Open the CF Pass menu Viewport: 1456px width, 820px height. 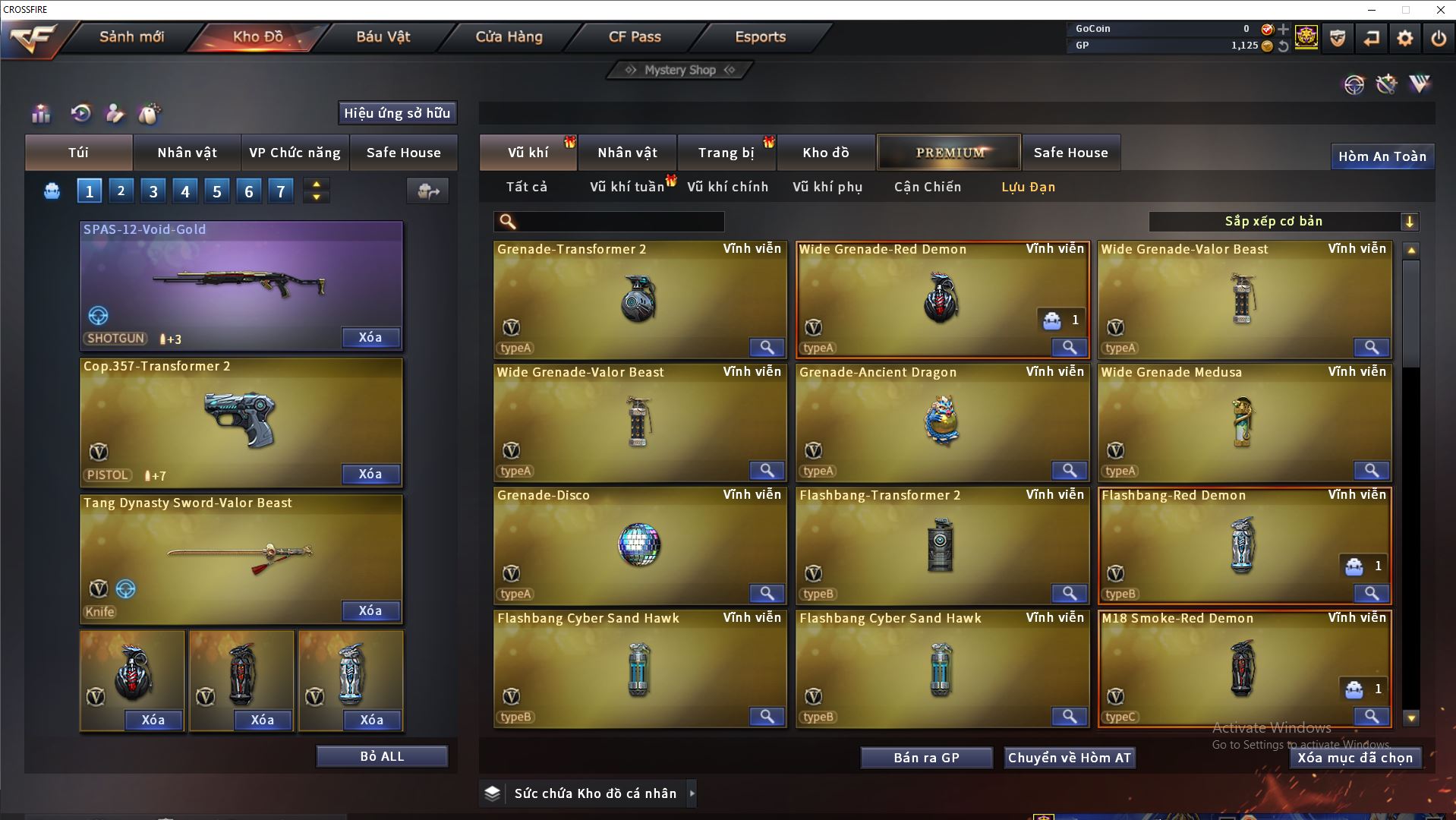[635, 36]
